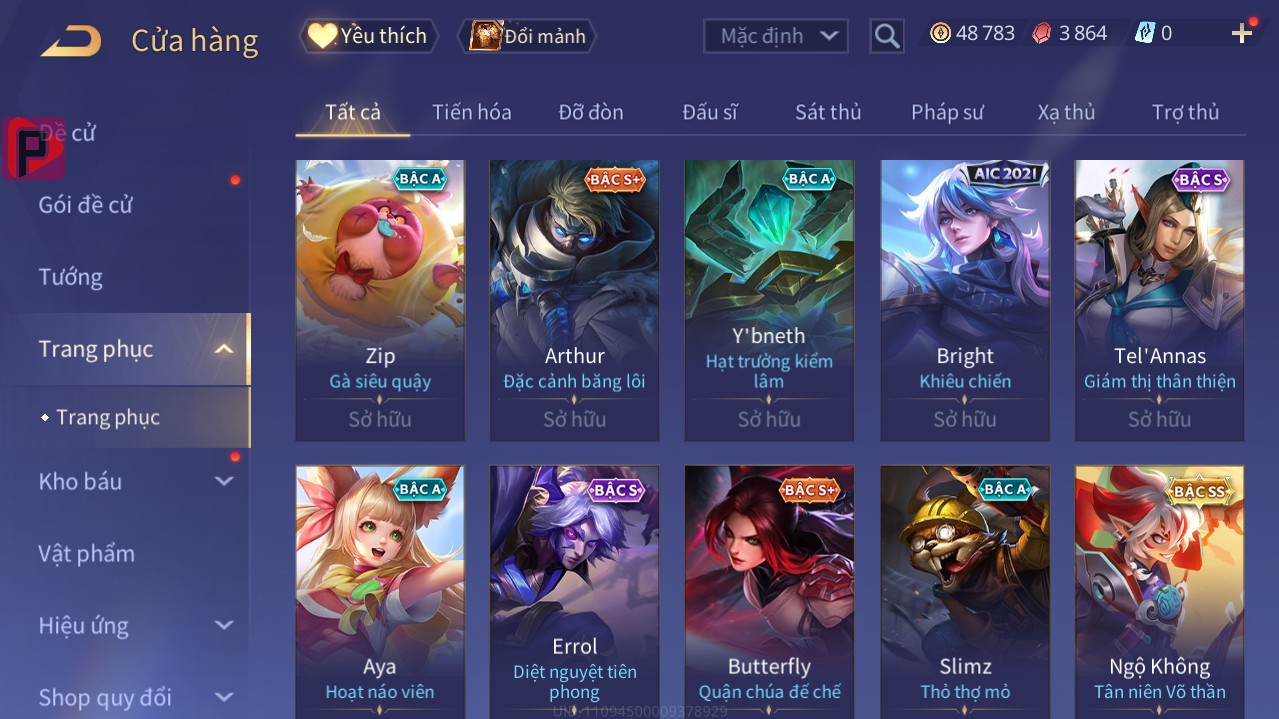Go back using the return arrow
Image resolution: width=1279 pixels, height=719 pixels.
[71, 41]
